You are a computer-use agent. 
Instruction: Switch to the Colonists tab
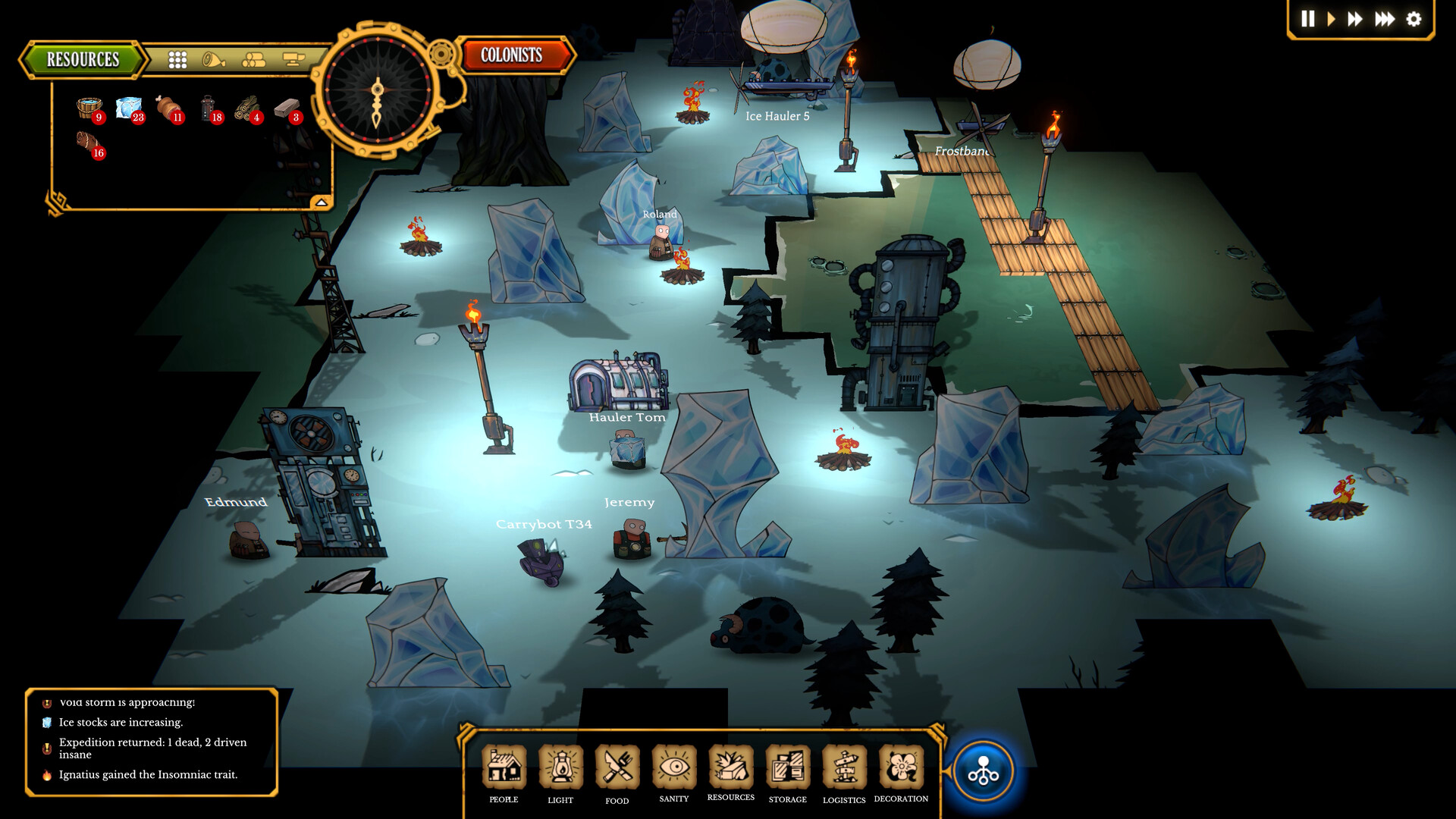pyautogui.click(x=512, y=55)
